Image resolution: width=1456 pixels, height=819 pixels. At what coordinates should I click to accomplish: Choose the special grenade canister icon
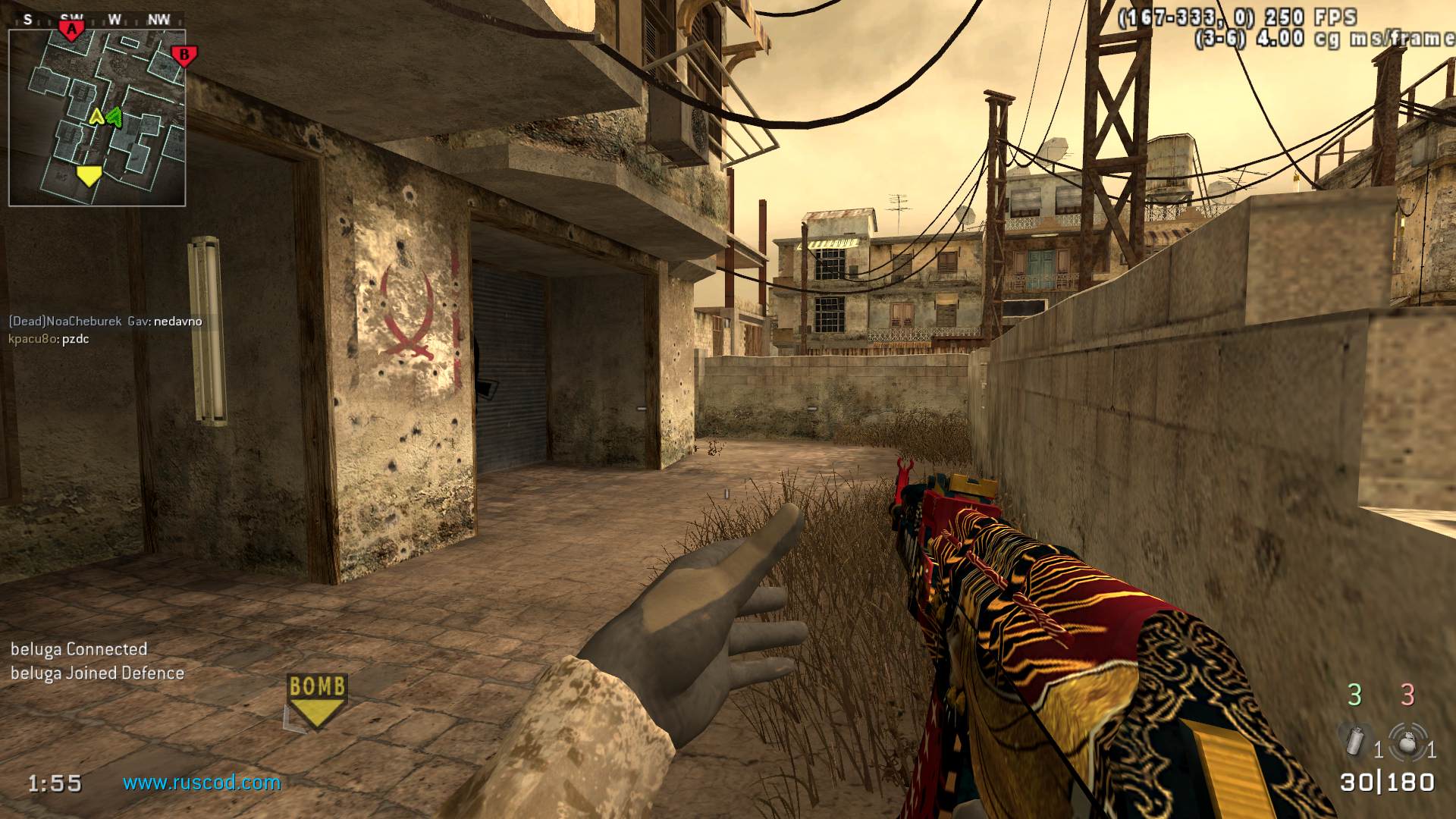point(1354,740)
